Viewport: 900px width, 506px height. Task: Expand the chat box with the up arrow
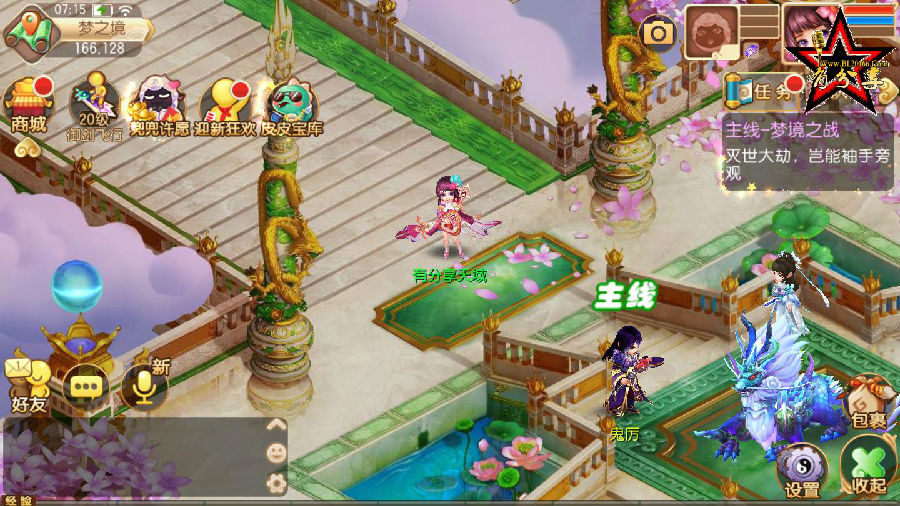[x=276, y=424]
